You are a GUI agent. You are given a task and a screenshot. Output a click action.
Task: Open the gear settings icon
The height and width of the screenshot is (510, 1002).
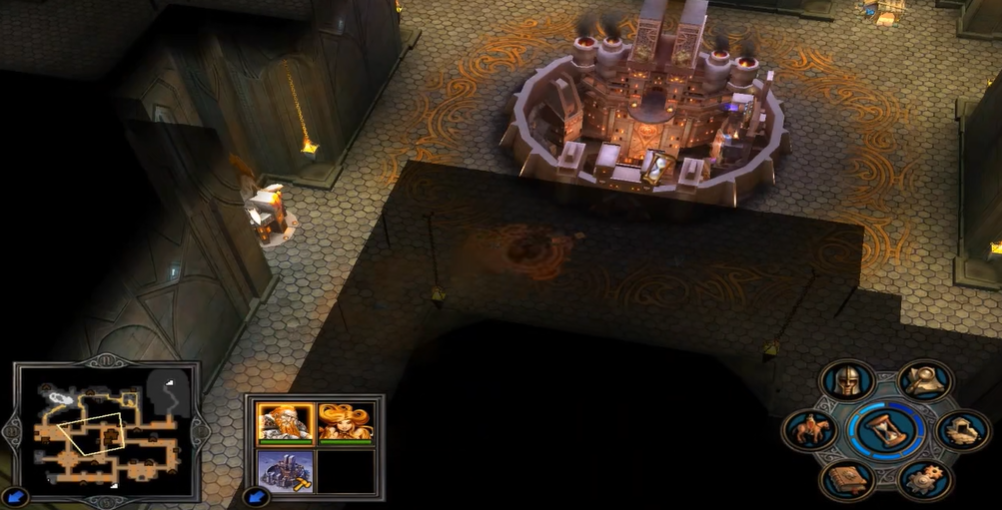click(925, 480)
